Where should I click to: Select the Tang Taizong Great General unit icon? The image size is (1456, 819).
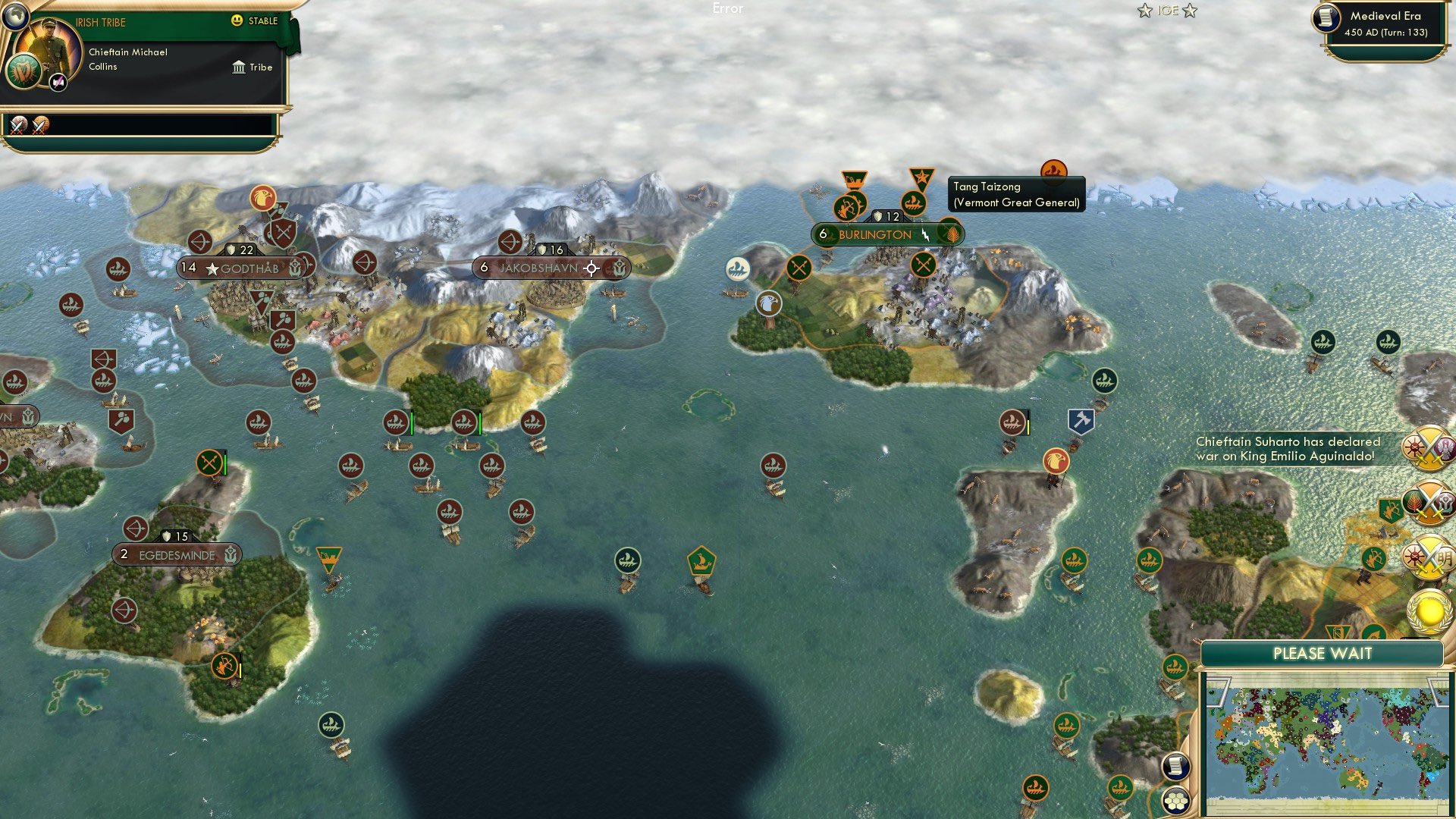click(1052, 171)
